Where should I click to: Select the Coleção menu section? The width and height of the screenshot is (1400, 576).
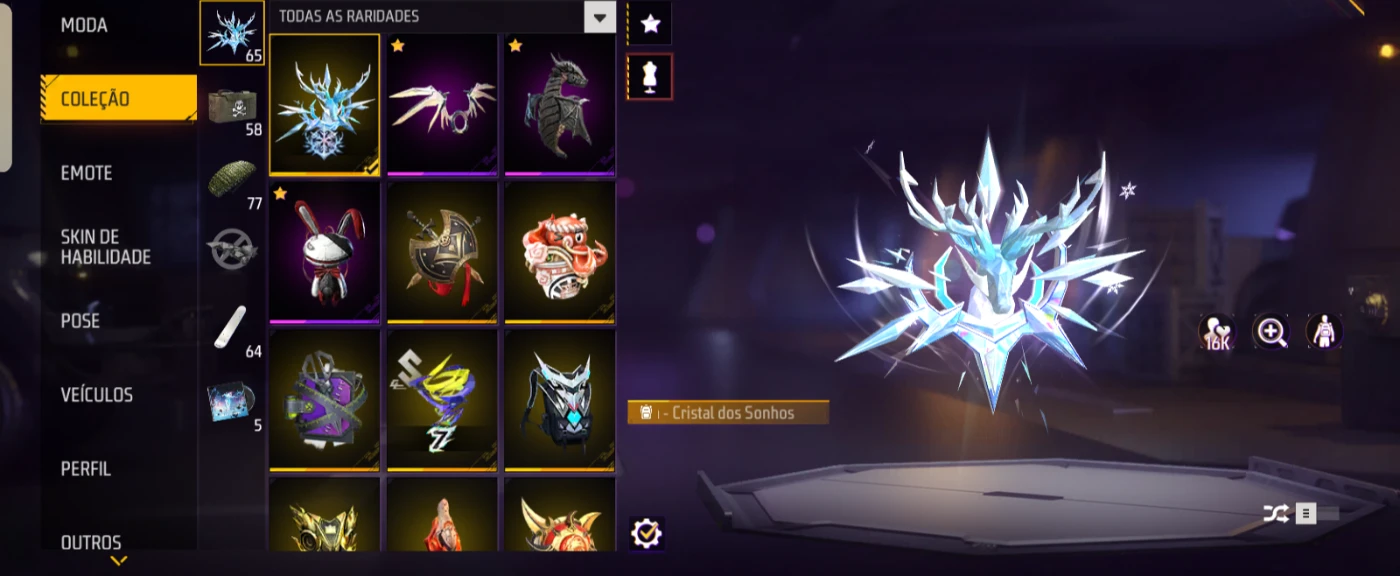coord(95,99)
